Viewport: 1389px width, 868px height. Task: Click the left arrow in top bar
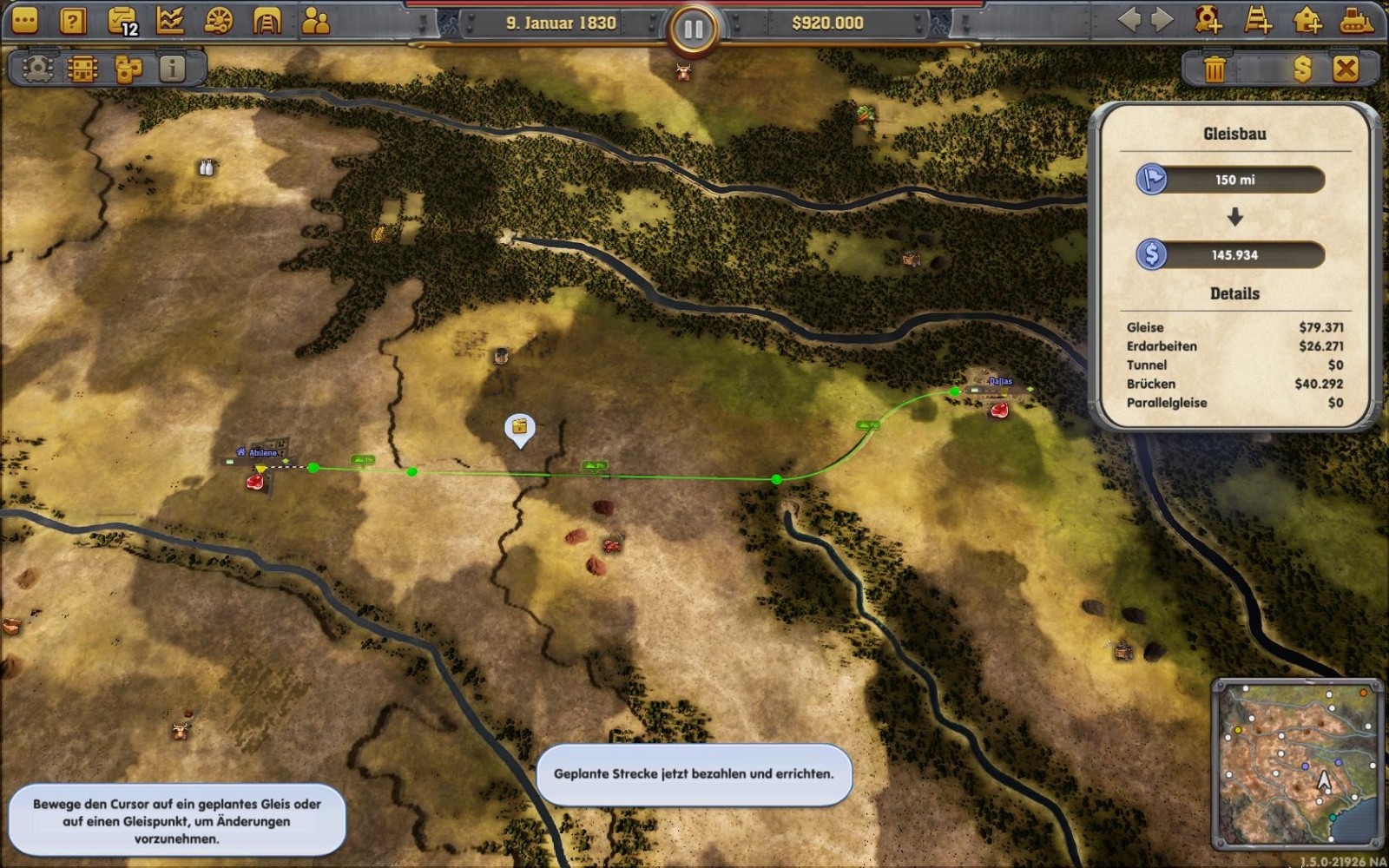click(1129, 20)
